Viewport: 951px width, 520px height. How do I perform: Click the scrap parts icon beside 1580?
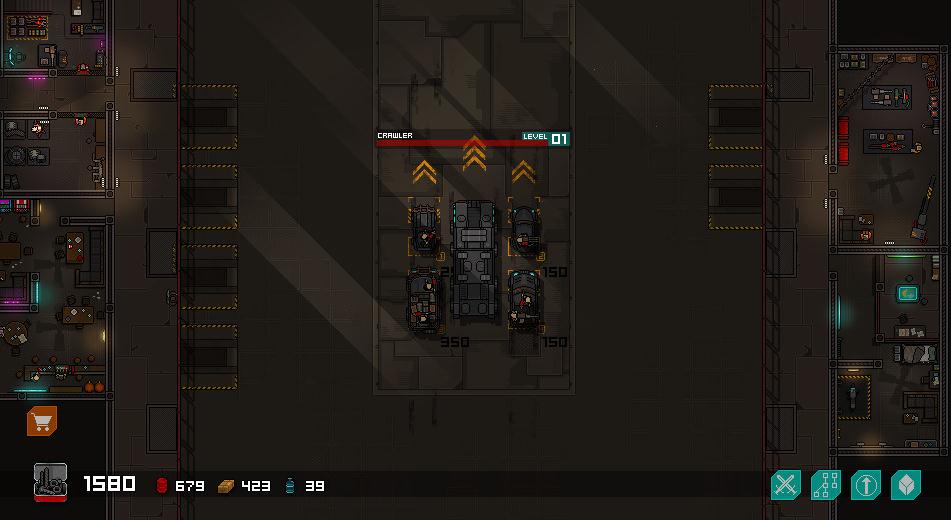click(x=50, y=481)
